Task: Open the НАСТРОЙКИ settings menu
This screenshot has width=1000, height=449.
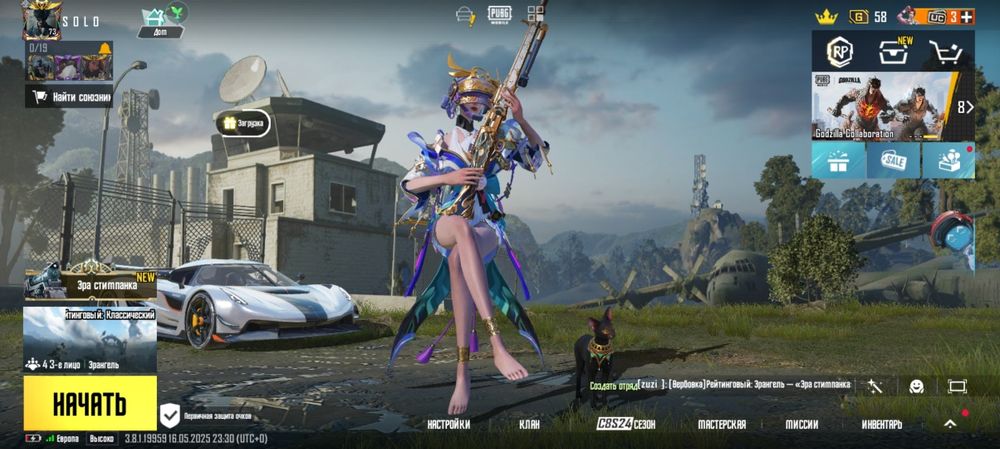Action: 448,424
